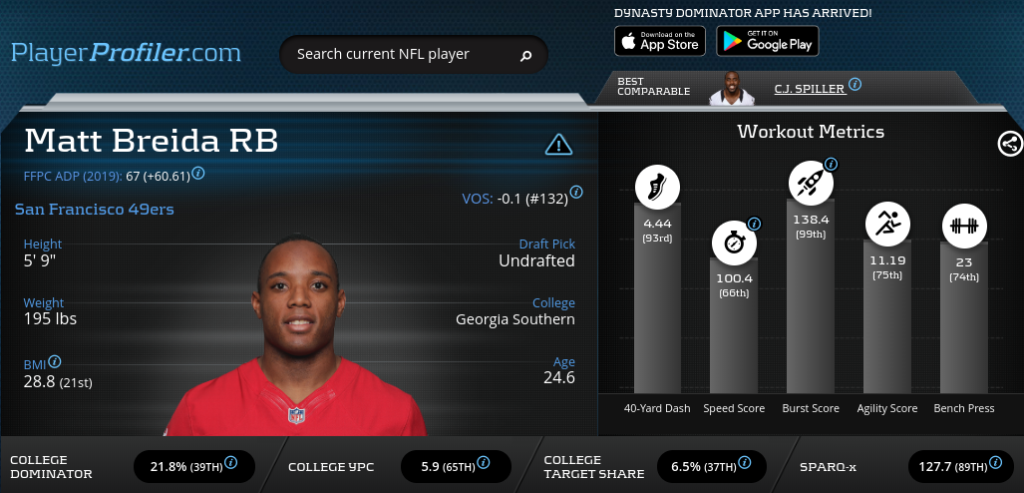Click the C.J. Spiller headshot thumbnail
Image resolution: width=1024 pixels, height=493 pixels.
click(x=731, y=88)
